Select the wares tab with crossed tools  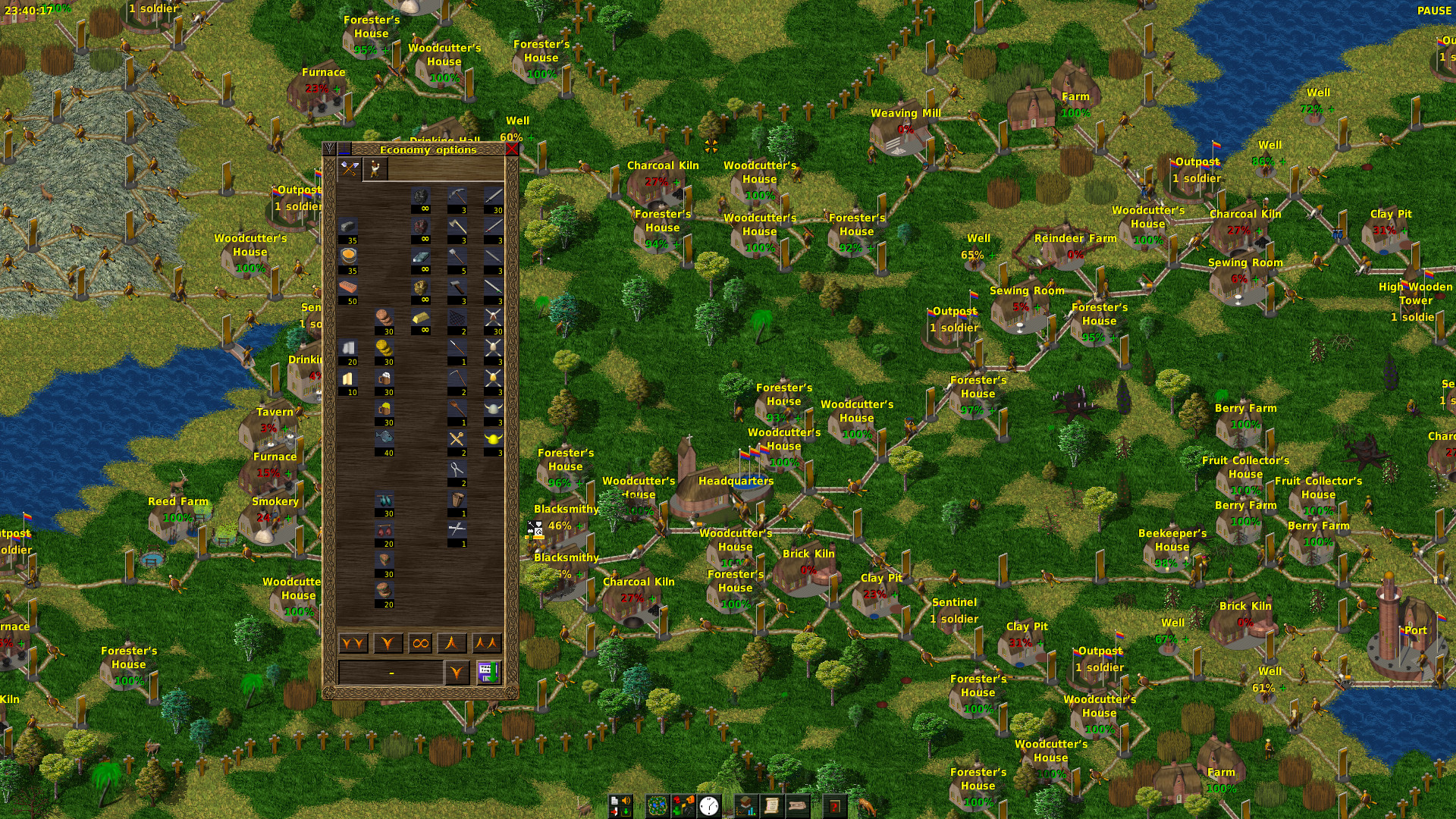click(x=349, y=169)
